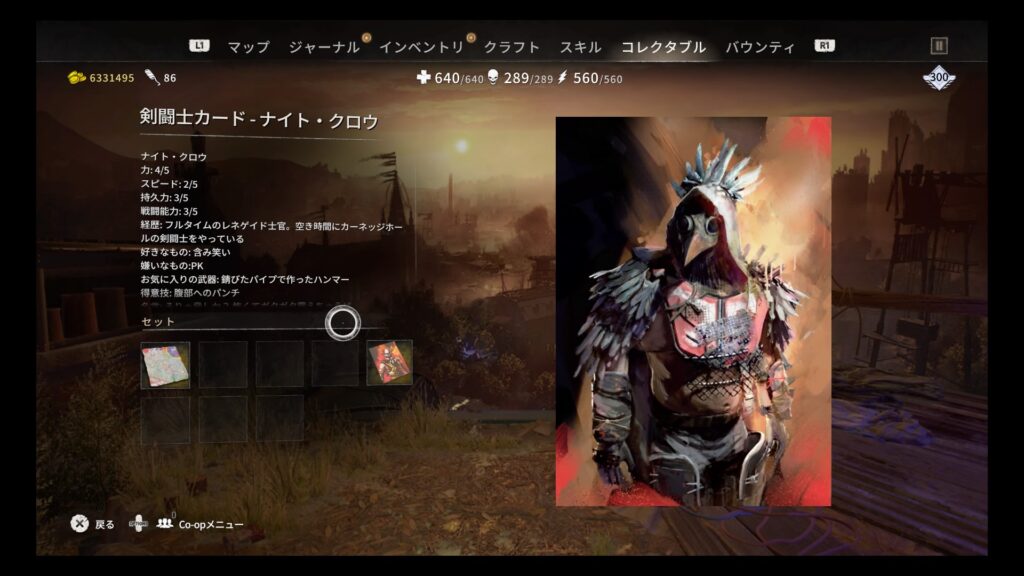
Task: Click the pause icon in top corner
Action: (x=938, y=46)
